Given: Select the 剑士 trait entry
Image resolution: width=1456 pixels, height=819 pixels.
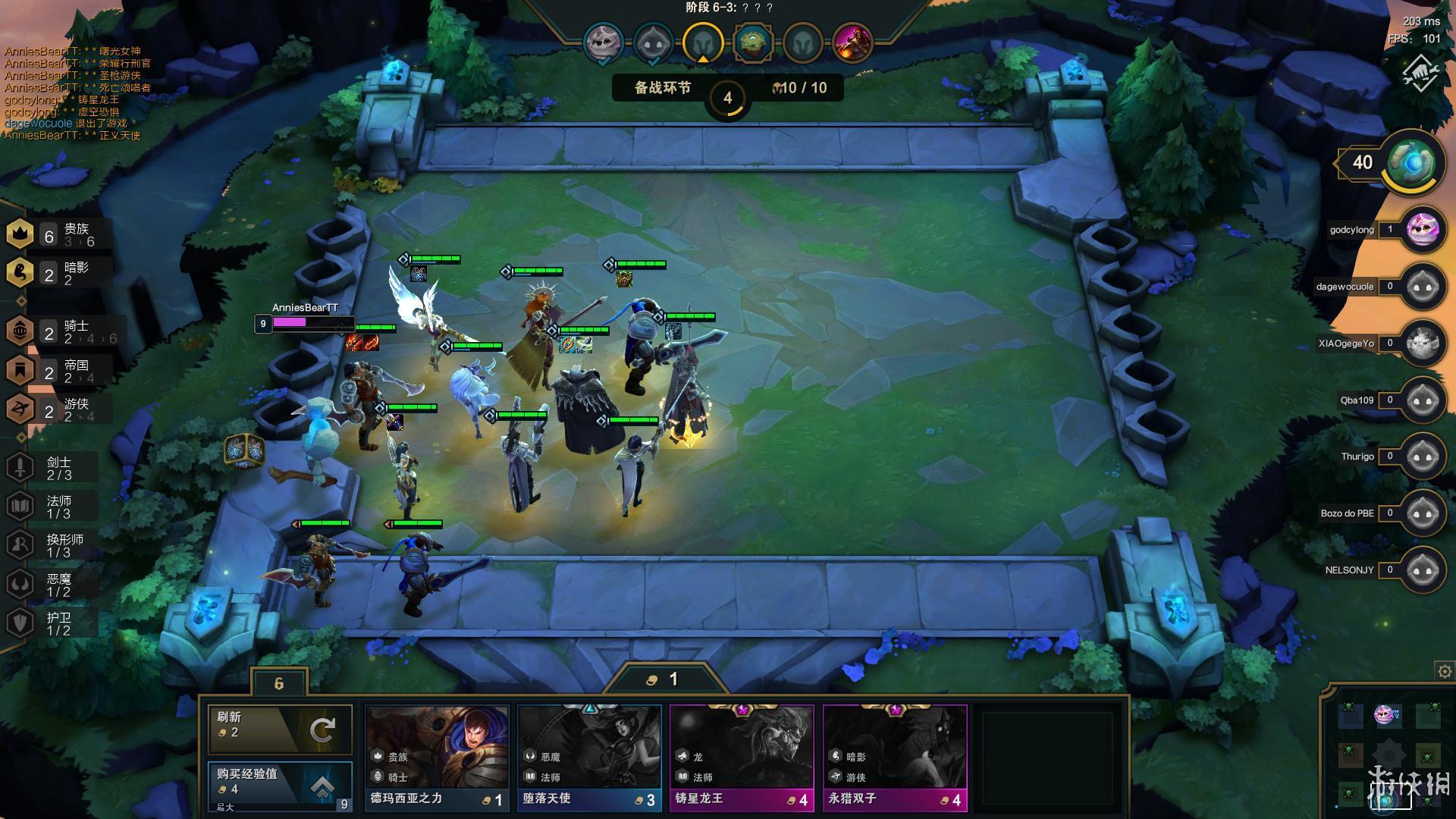Looking at the screenshot, I should 53,468.
